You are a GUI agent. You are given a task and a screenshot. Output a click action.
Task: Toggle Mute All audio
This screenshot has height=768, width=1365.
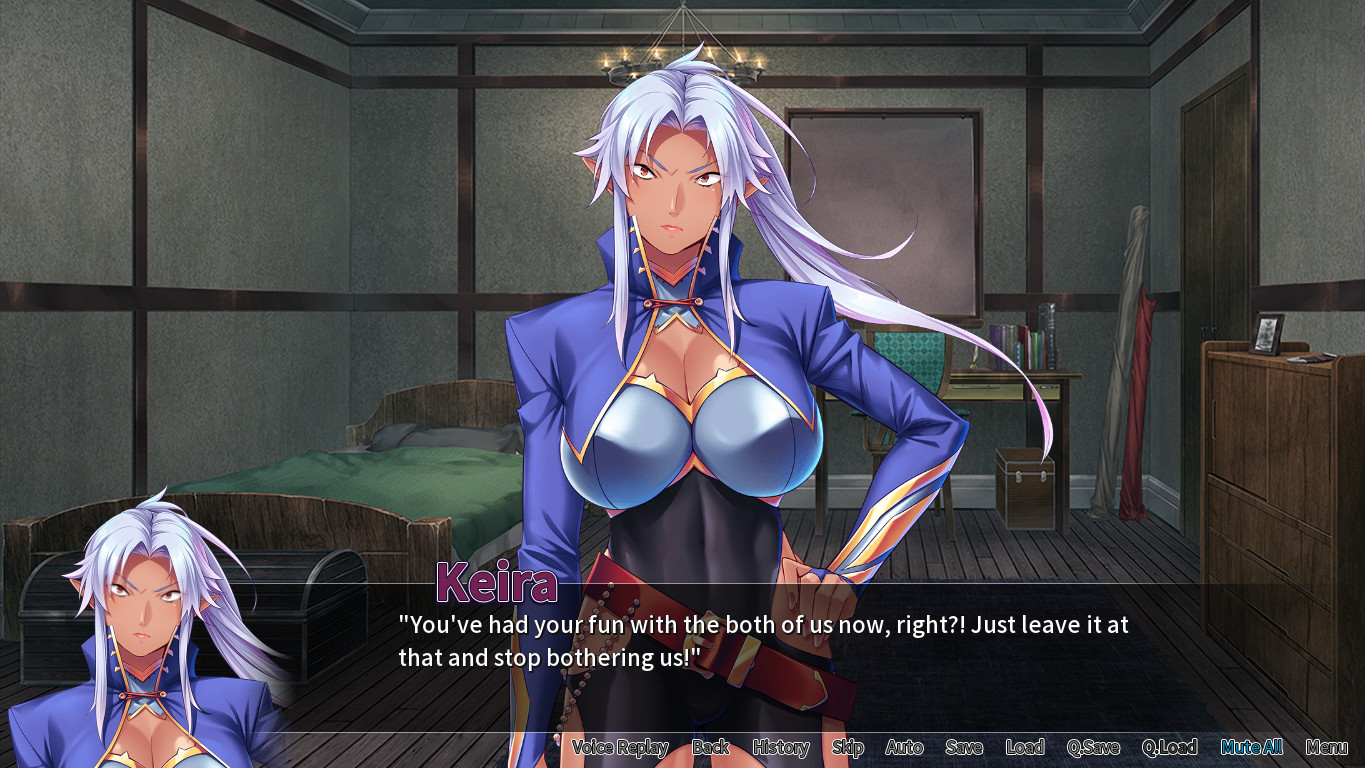[1251, 747]
